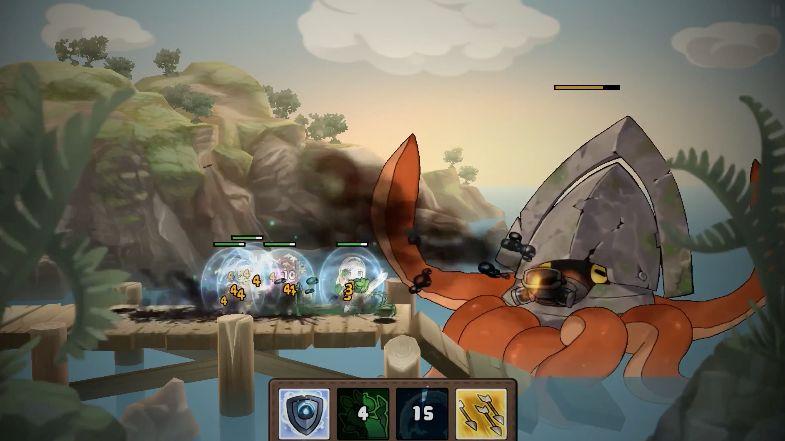
Task: Pause the game with the faint pause icon
Action: point(776,9)
